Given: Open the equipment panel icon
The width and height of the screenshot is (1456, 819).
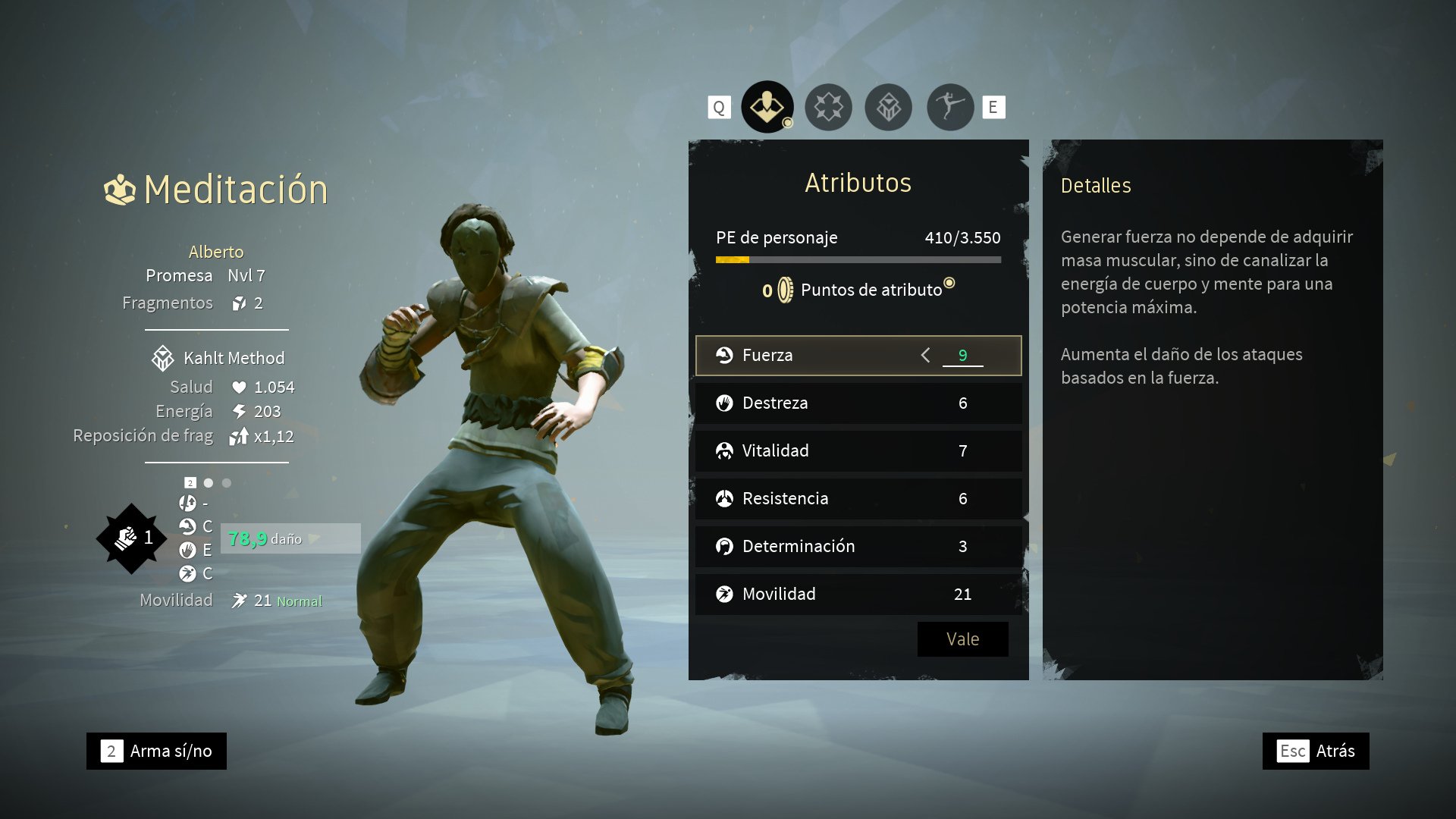Looking at the screenshot, I should click(x=889, y=107).
